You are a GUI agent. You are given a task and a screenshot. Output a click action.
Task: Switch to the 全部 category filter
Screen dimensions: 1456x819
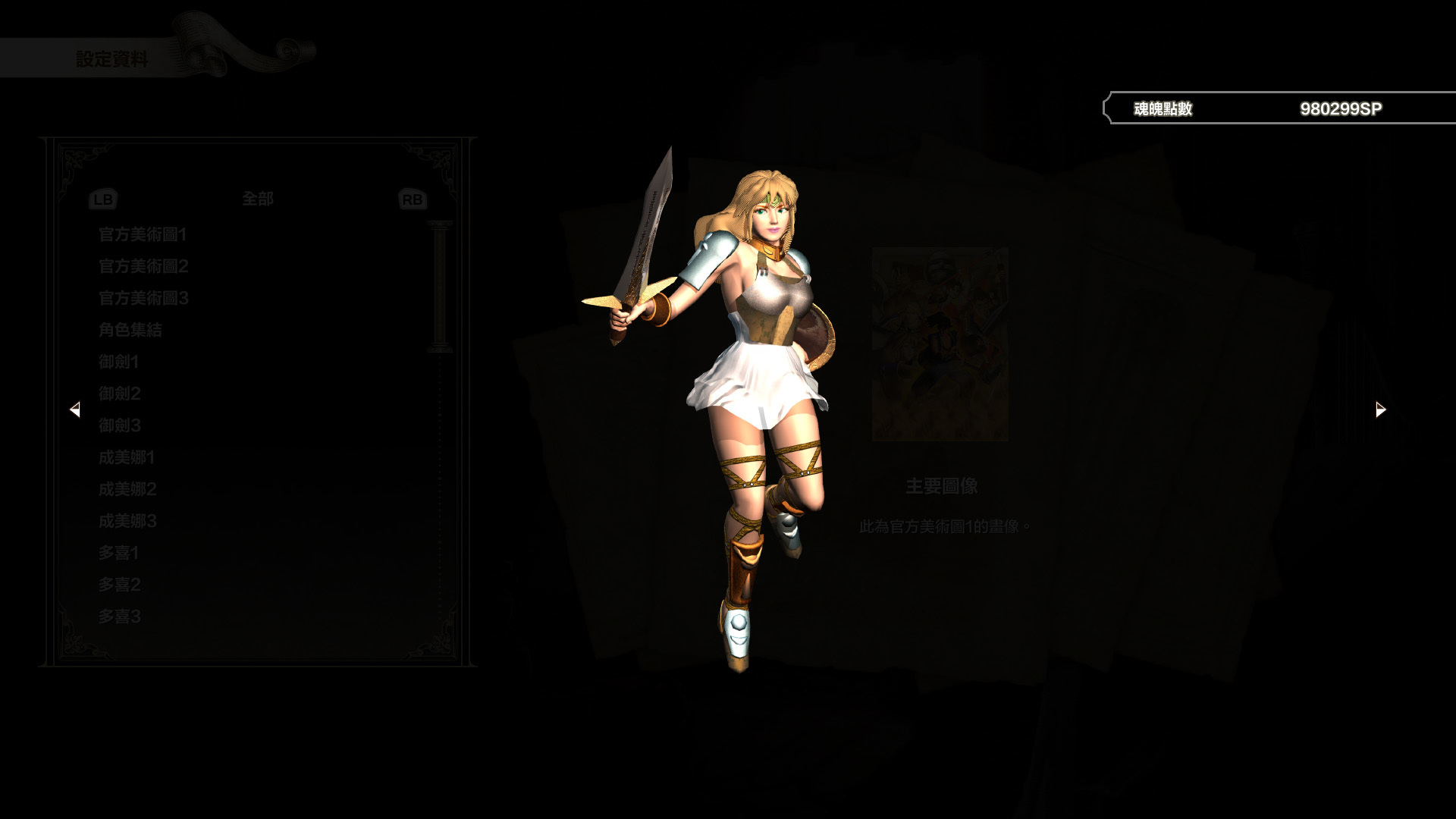click(x=258, y=199)
